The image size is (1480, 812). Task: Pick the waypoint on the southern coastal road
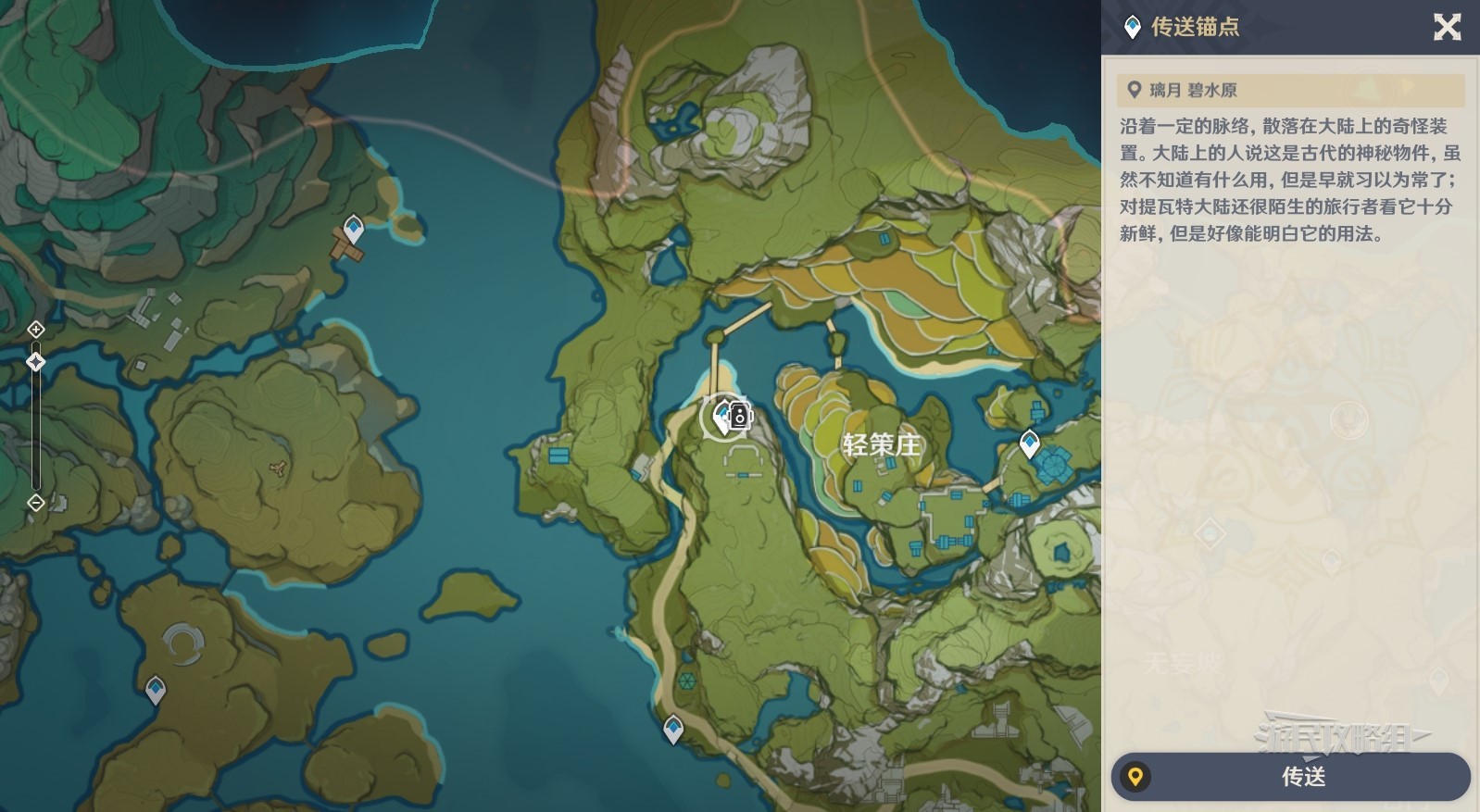tap(673, 729)
